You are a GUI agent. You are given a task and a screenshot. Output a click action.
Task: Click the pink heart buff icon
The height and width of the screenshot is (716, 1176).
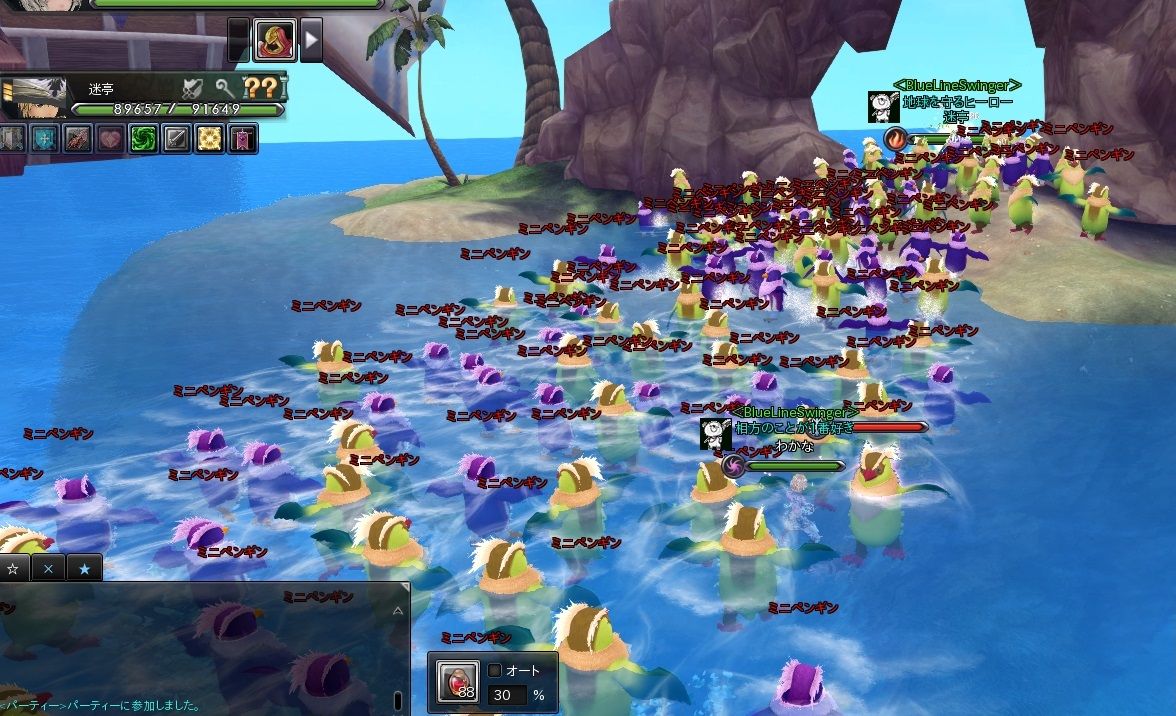pyautogui.click(x=110, y=138)
